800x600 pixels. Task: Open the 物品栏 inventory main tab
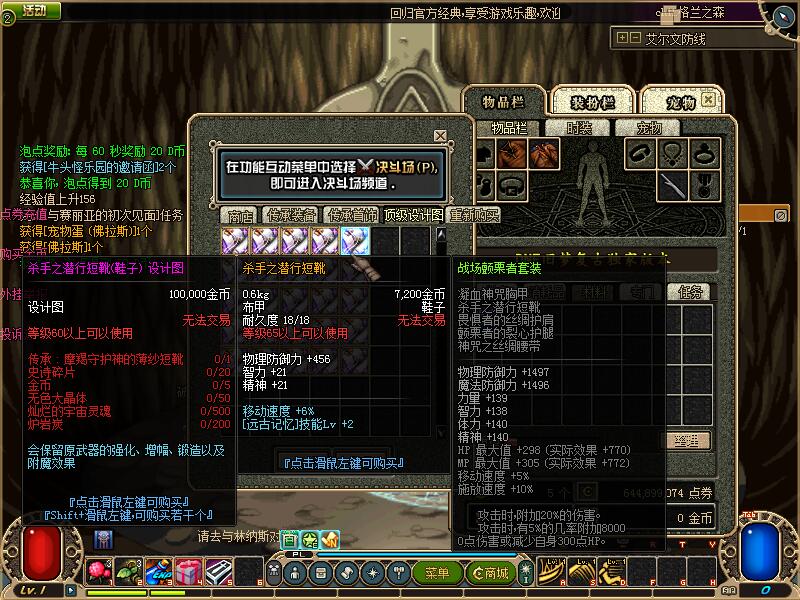[x=503, y=102]
